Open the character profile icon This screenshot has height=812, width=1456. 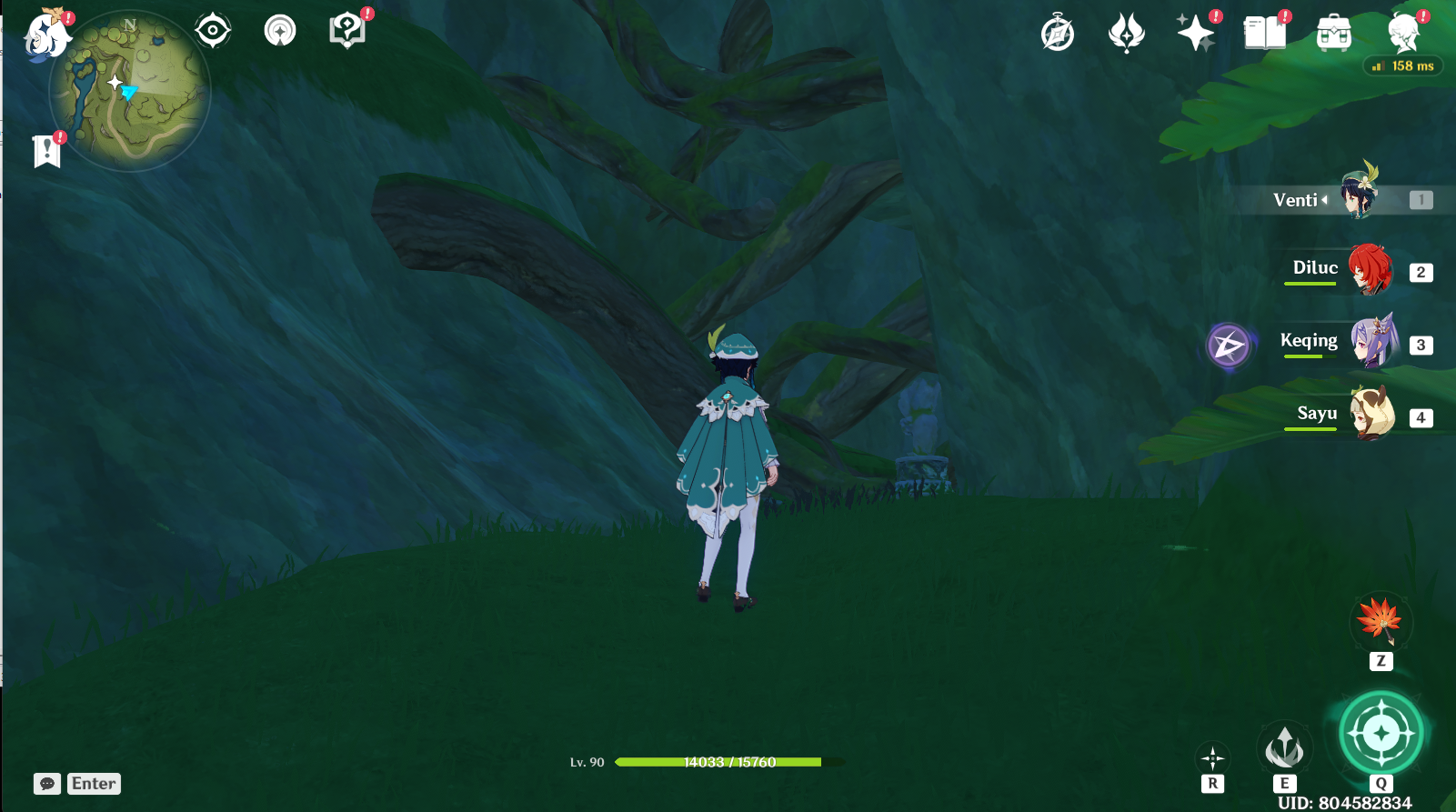(x=1403, y=32)
